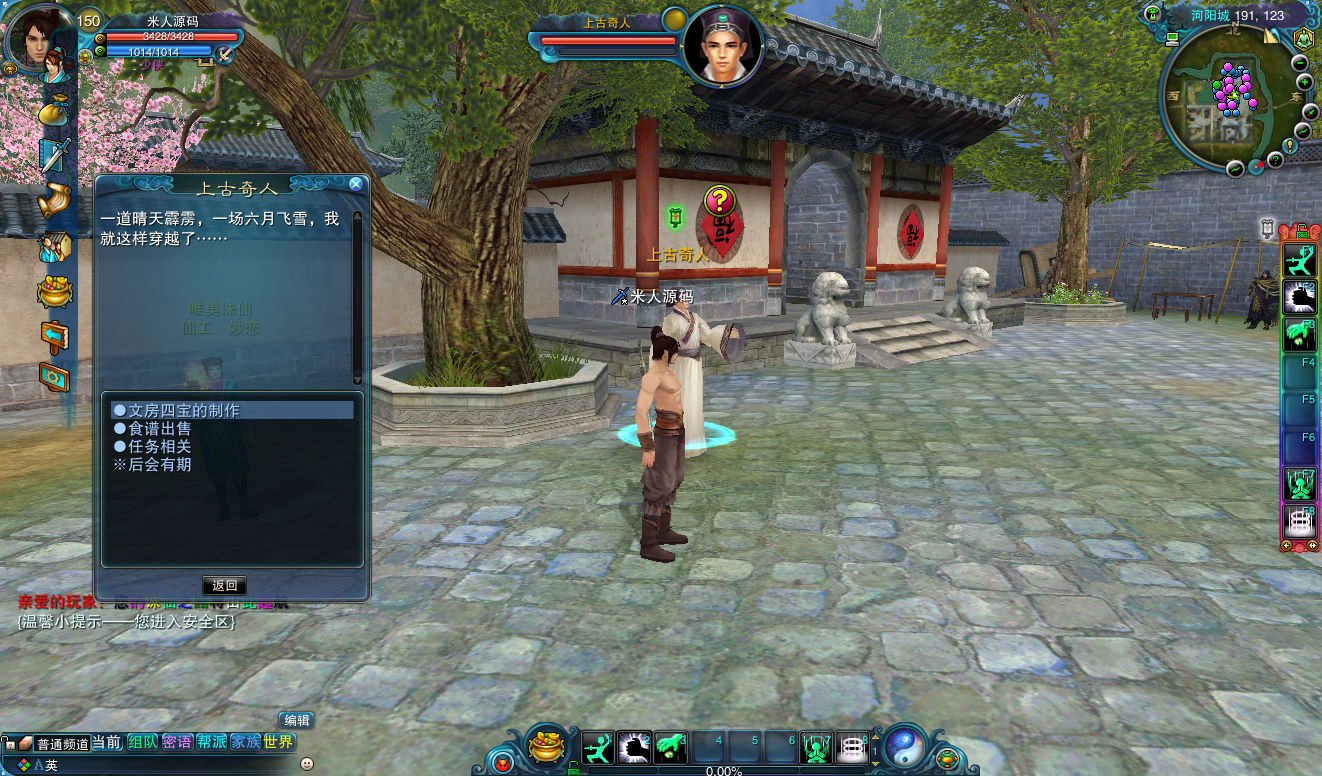
Task: Use the white fist skill in slot 2
Action: point(634,748)
